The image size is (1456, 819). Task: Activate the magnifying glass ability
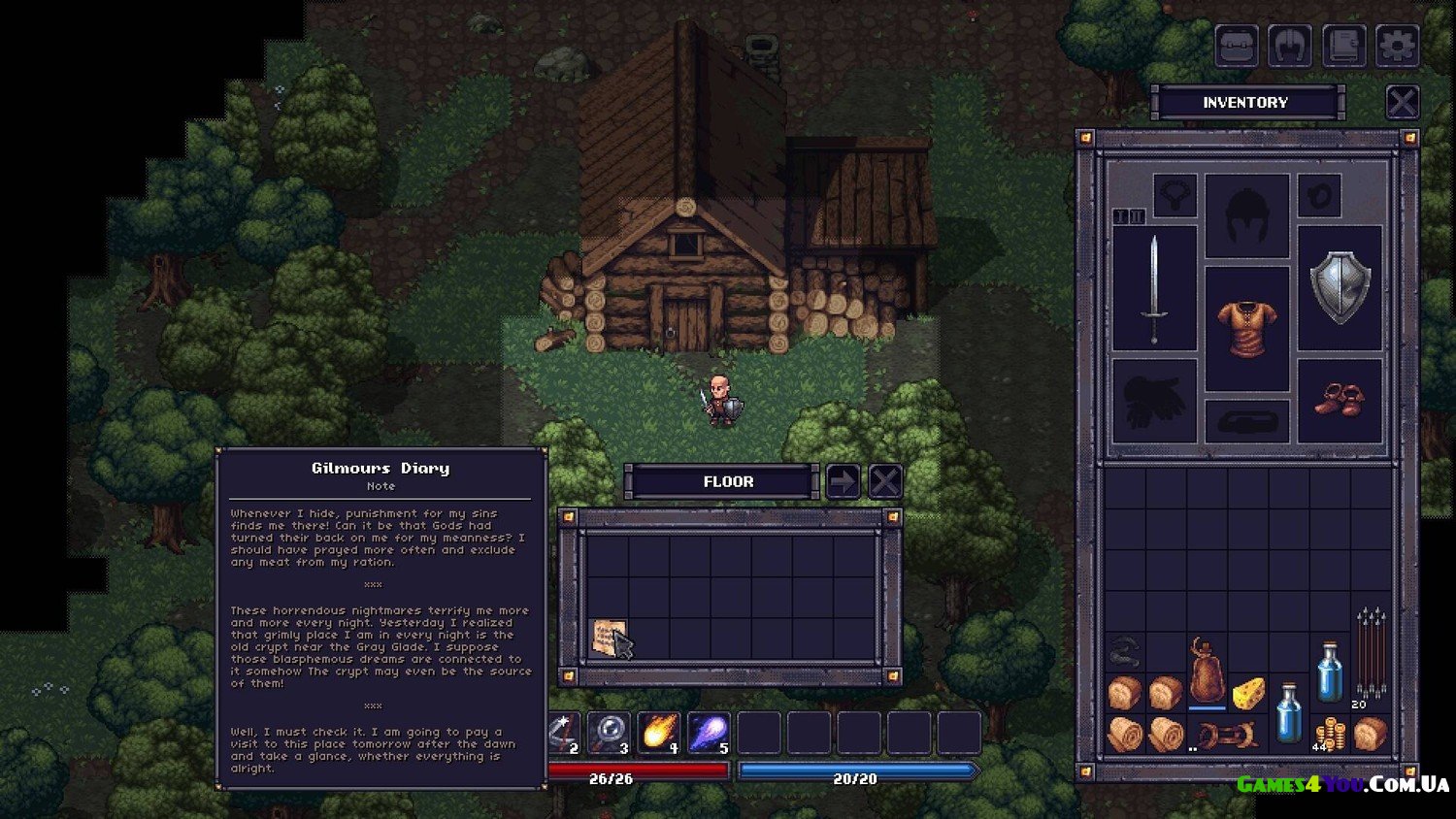[x=609, y=733]
